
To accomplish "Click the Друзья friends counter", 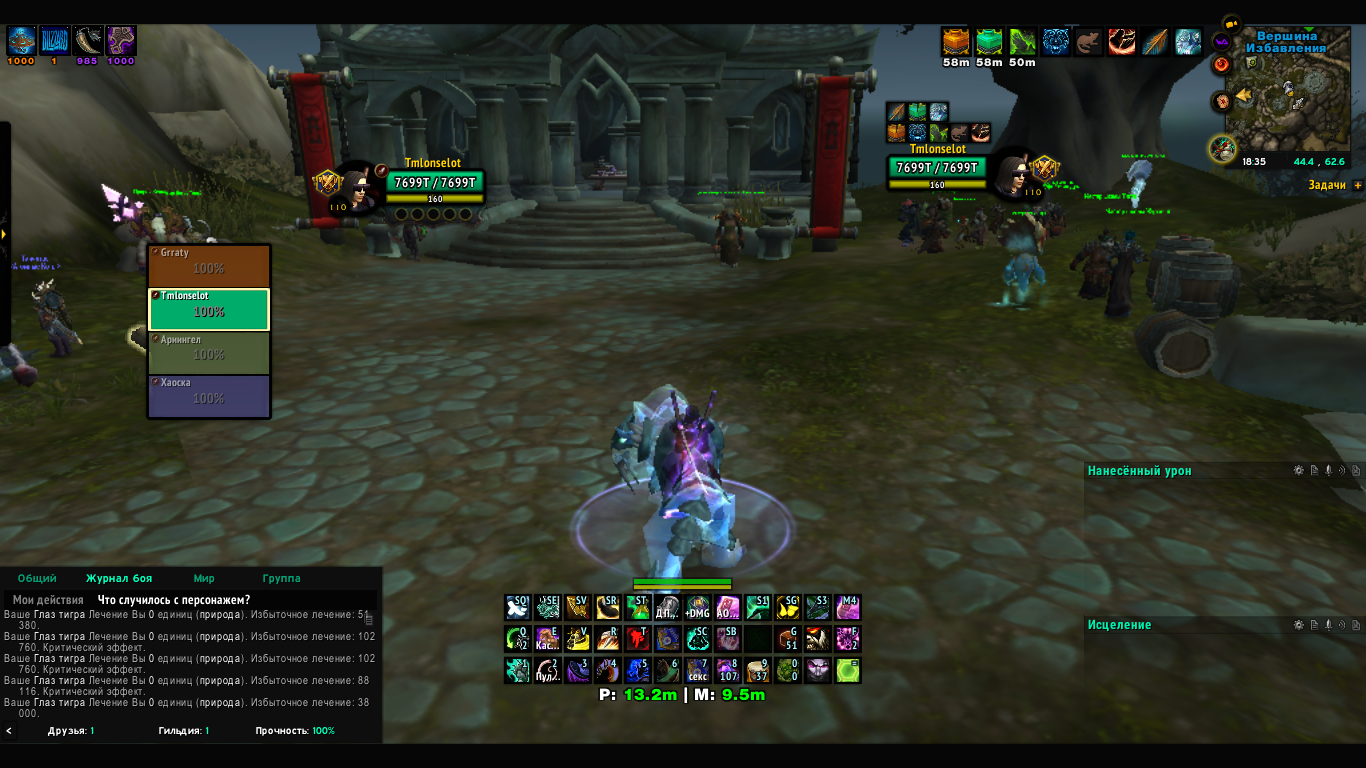I will pos(71,731).
